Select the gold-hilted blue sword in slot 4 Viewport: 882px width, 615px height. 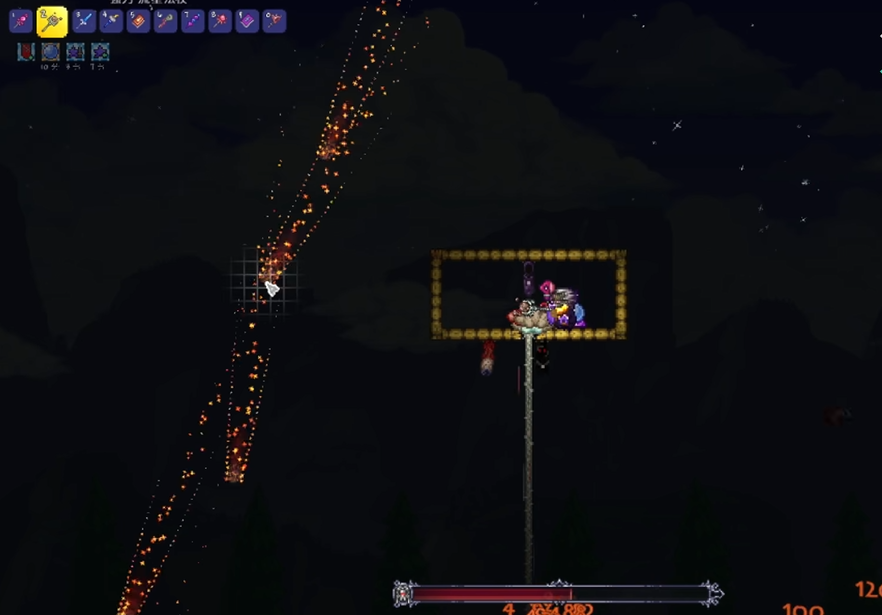tap(111, 21)
